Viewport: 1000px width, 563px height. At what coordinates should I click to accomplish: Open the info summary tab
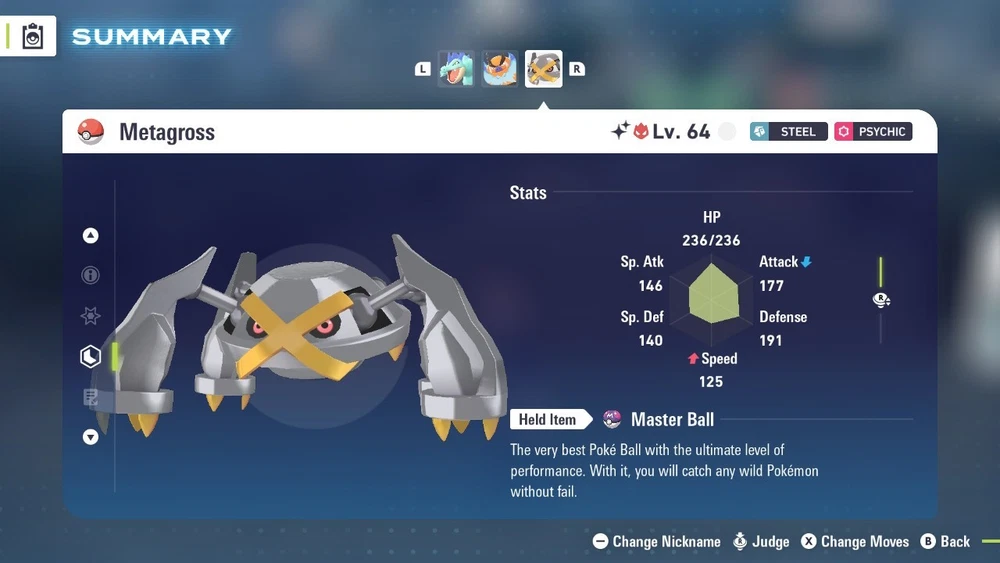(91, 275)
